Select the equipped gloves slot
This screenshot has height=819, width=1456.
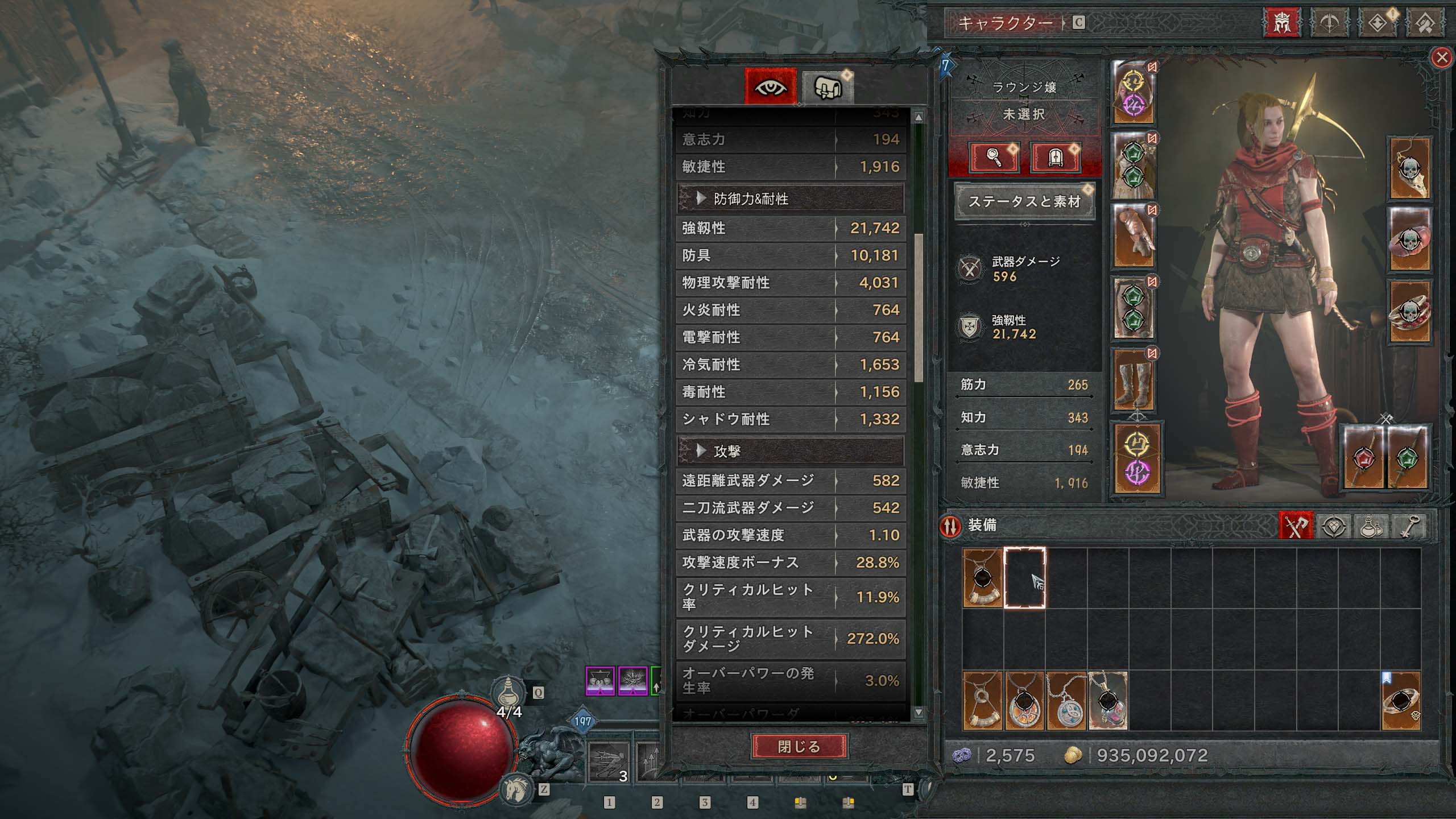[x=1133, y=236]
